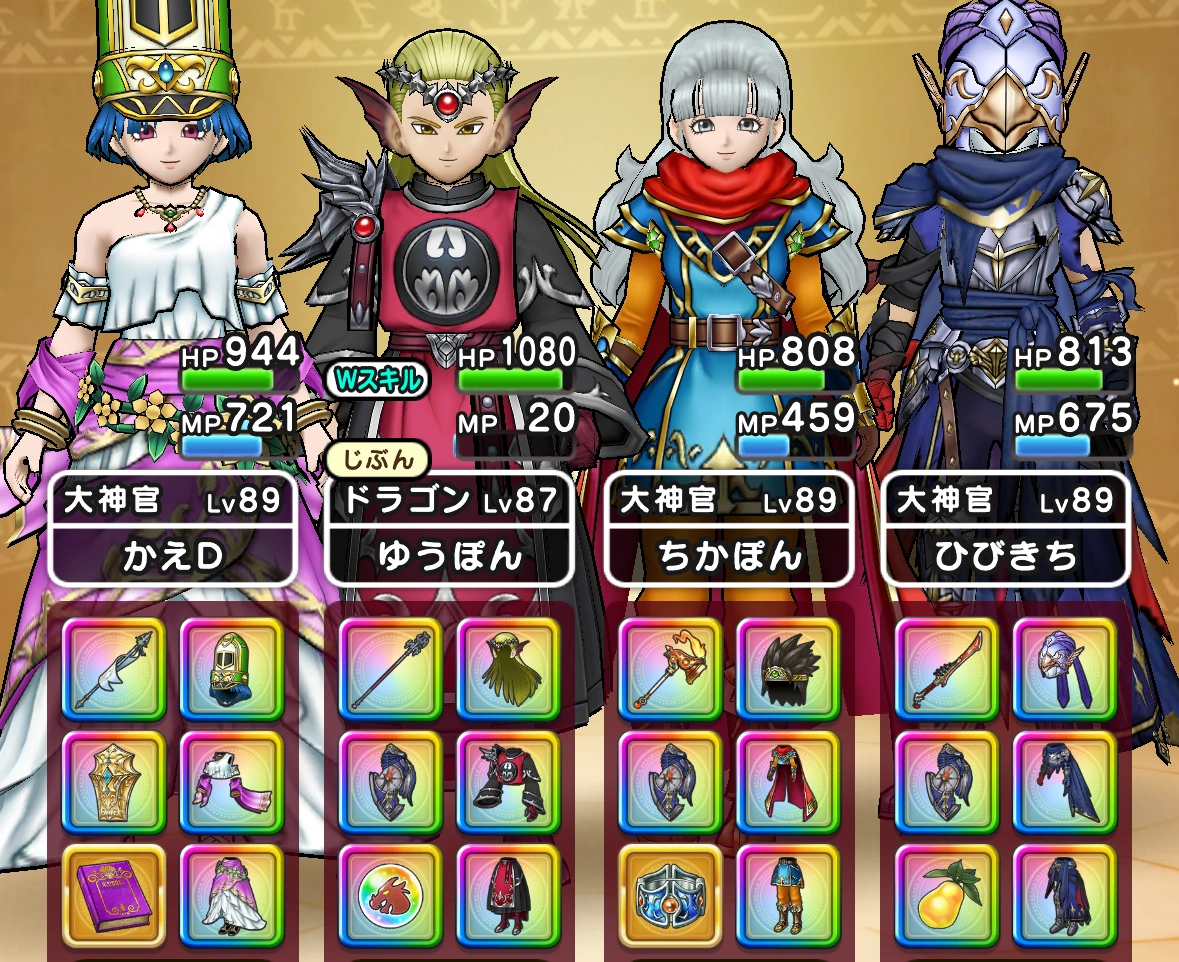Open ちかぽん's blue ring accessory slot
The height and width of the screenshot is (962, 1179).
click(x=670, y=895)
